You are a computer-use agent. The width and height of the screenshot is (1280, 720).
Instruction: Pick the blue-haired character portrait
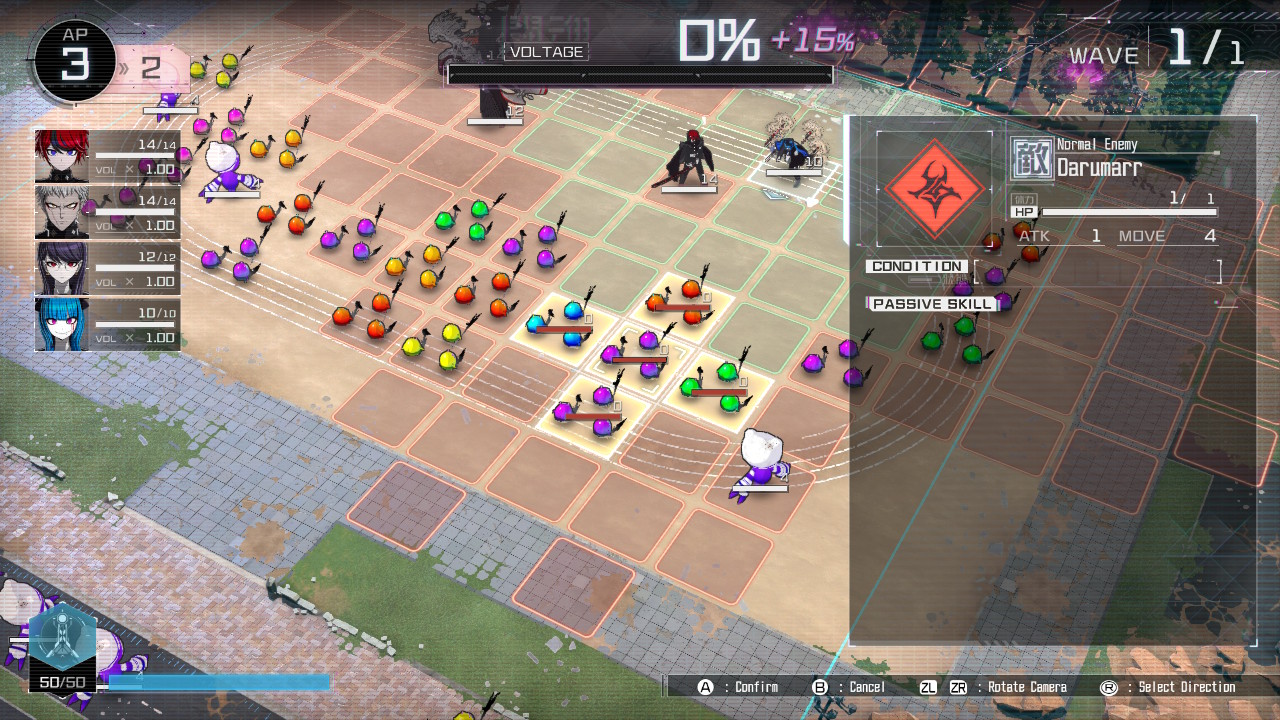click(x=62, y=324)
